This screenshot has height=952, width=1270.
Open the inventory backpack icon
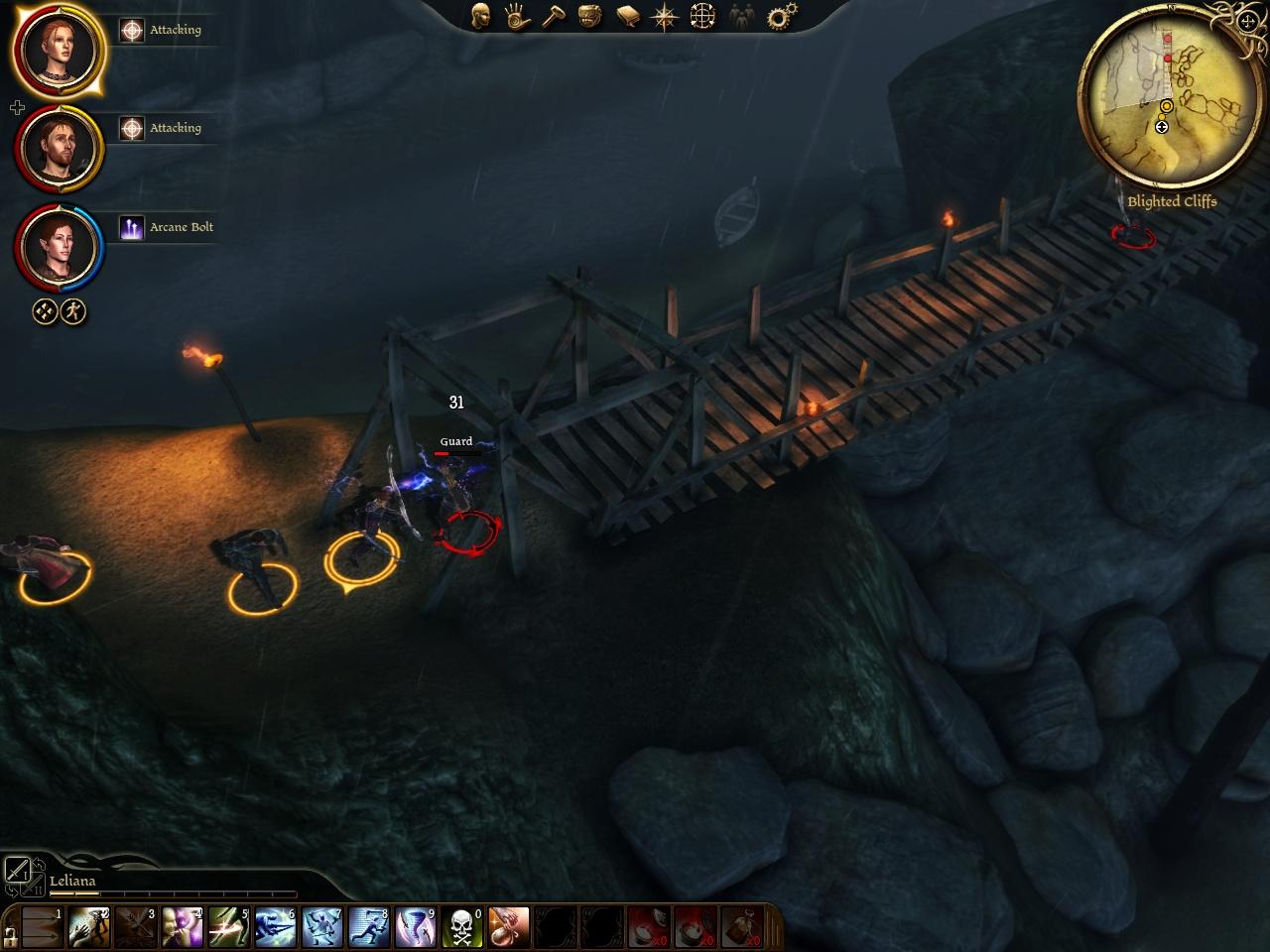[x=590, y=16]
